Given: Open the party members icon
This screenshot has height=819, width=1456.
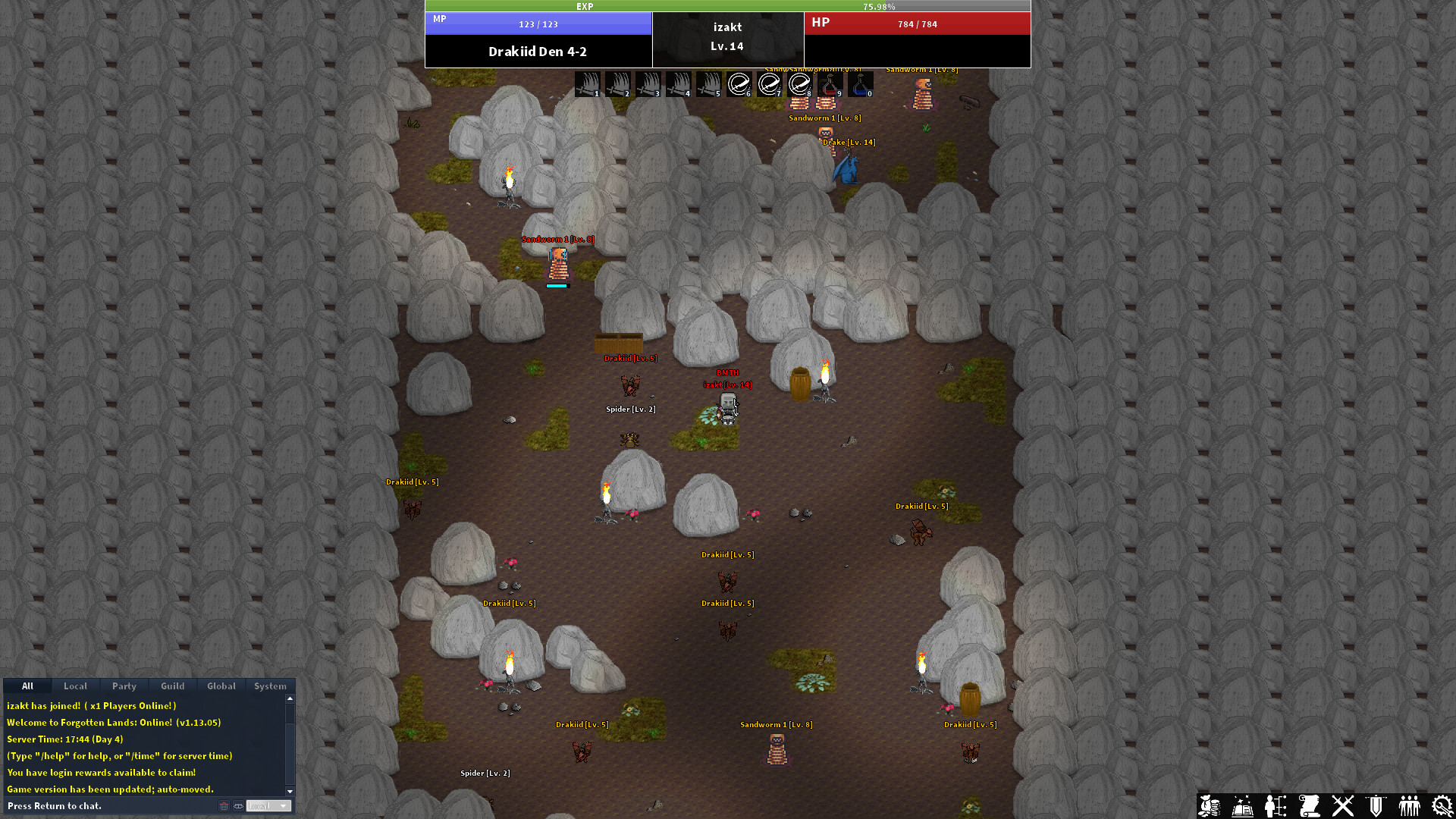Looking at the screenshot, I should tap(1410, 806).
